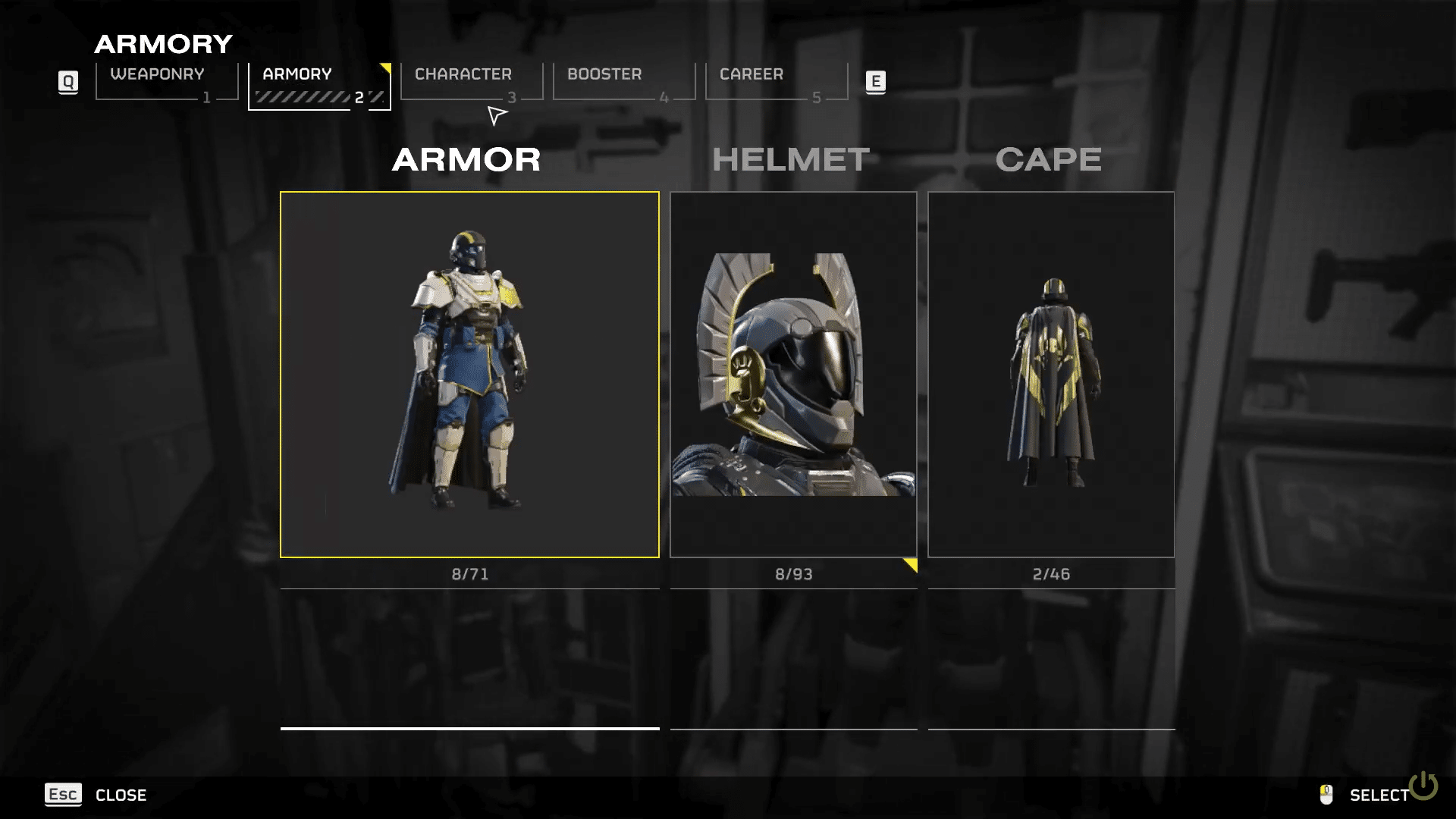The width and height of the screenshot is (1456, 819).
Task: Open the Career tab
Action: (752, 74)
